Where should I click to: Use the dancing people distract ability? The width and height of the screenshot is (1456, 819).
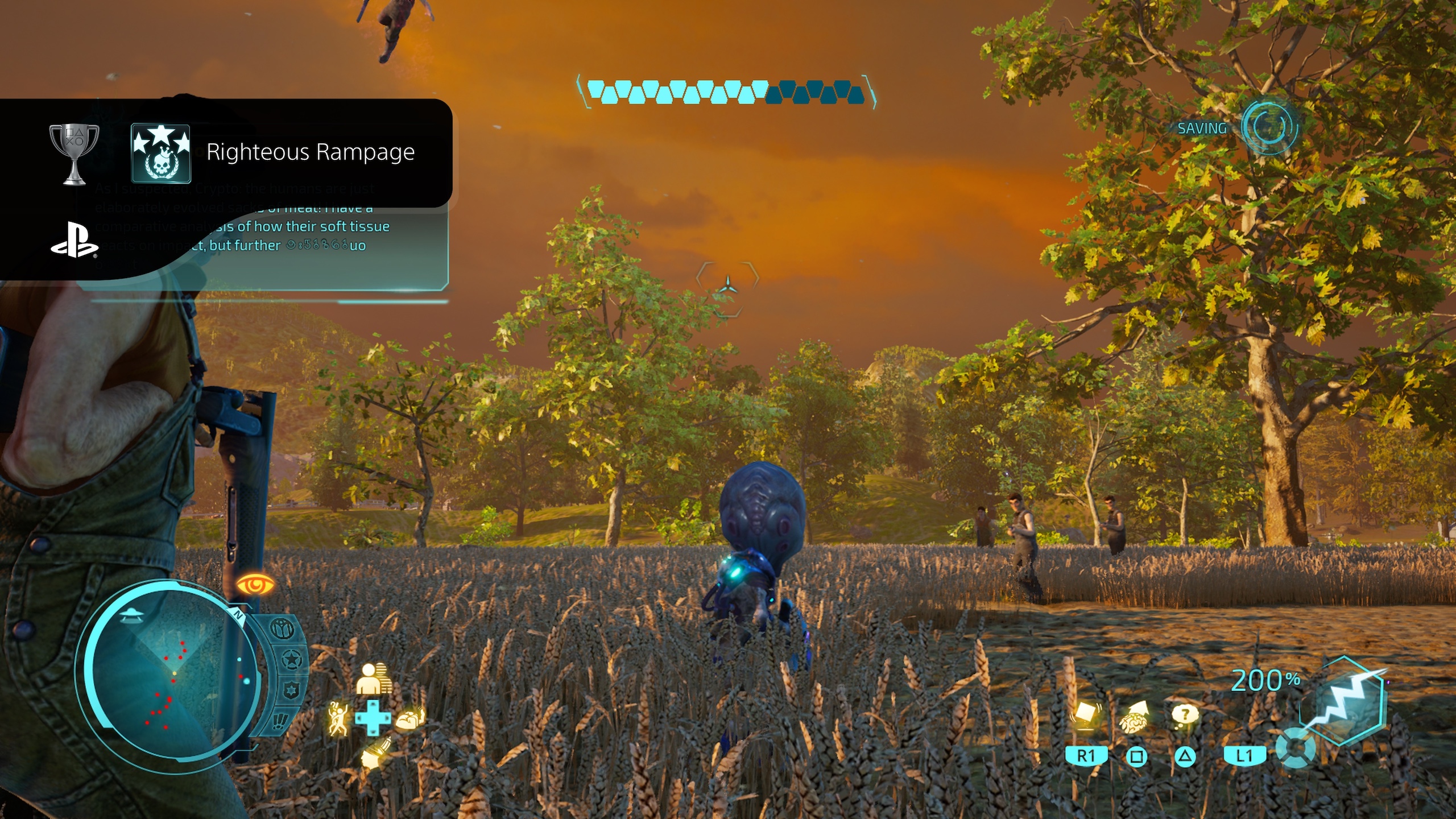[x=338, y=718]
